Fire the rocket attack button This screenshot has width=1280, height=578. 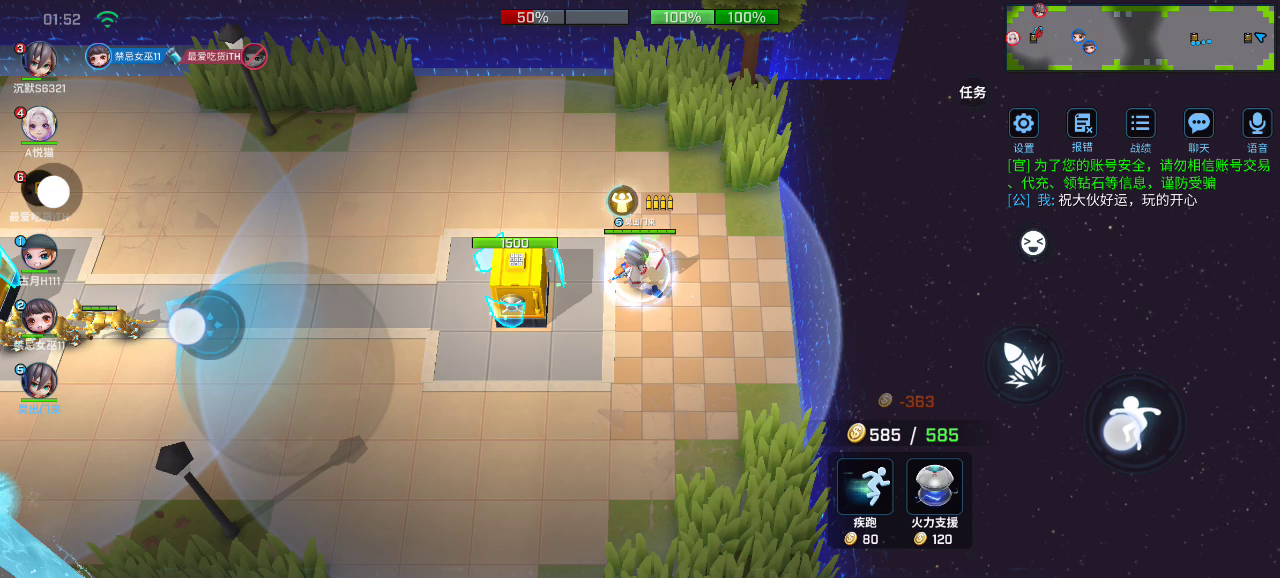pos(1023,365)
